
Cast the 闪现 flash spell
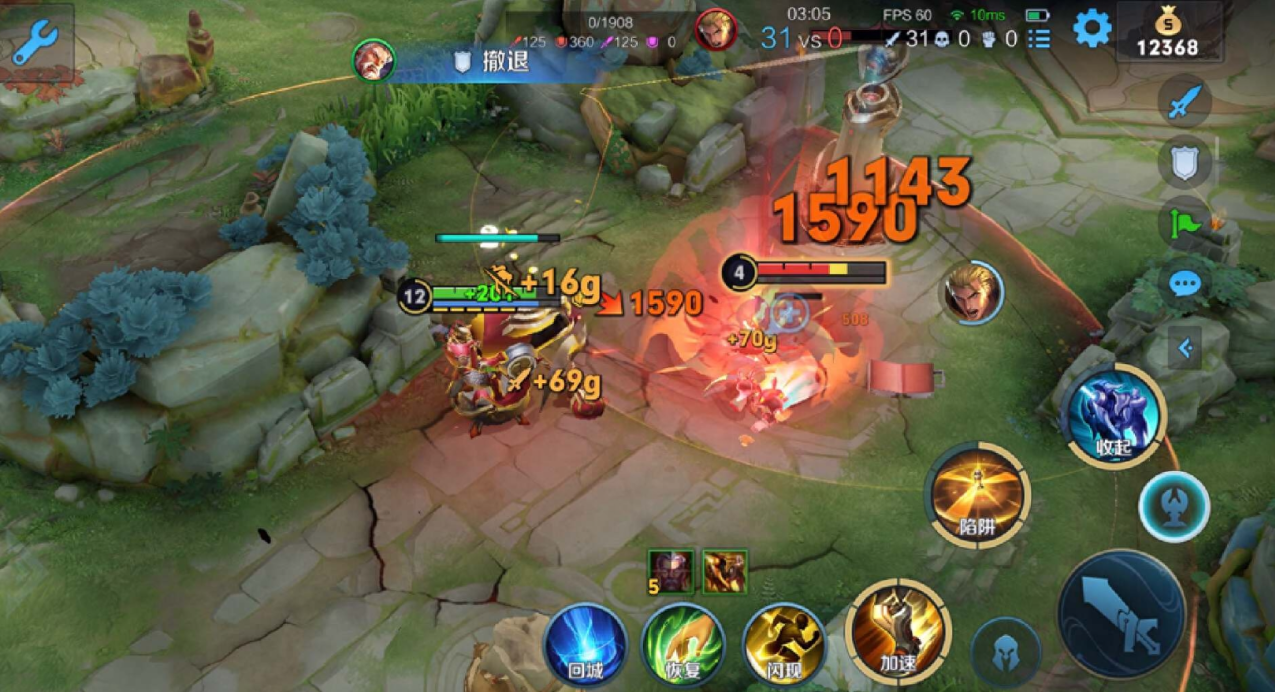(783, 643)
